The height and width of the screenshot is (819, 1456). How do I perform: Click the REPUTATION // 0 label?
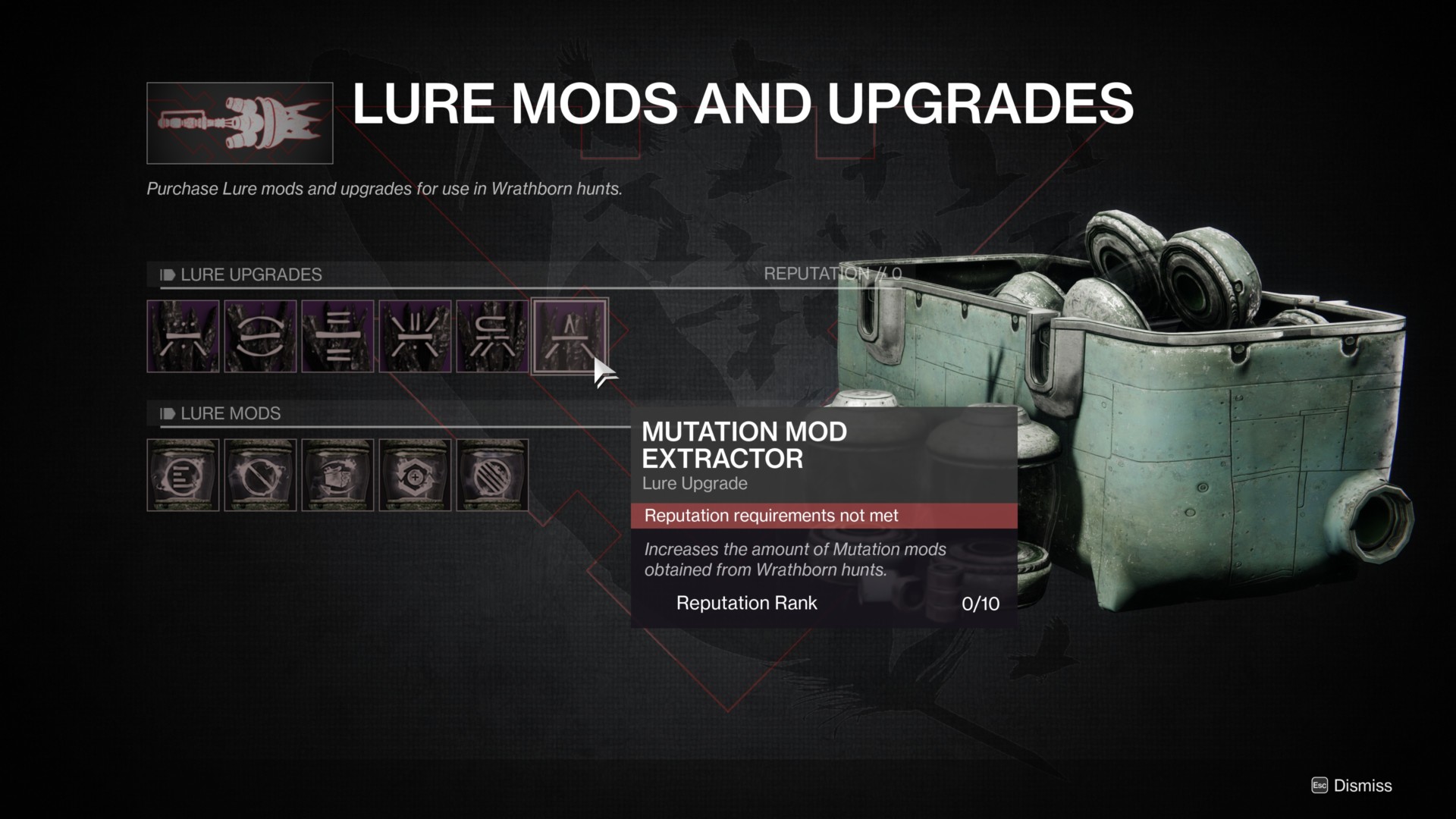[831, 274]
